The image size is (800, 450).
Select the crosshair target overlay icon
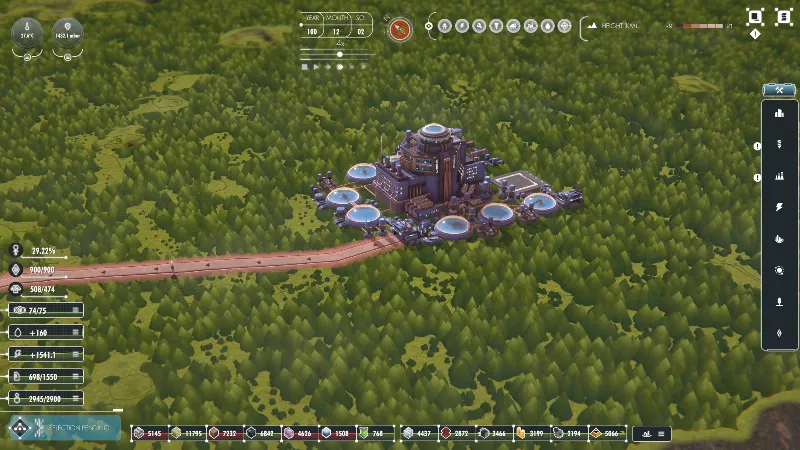[x=565, y=26]
